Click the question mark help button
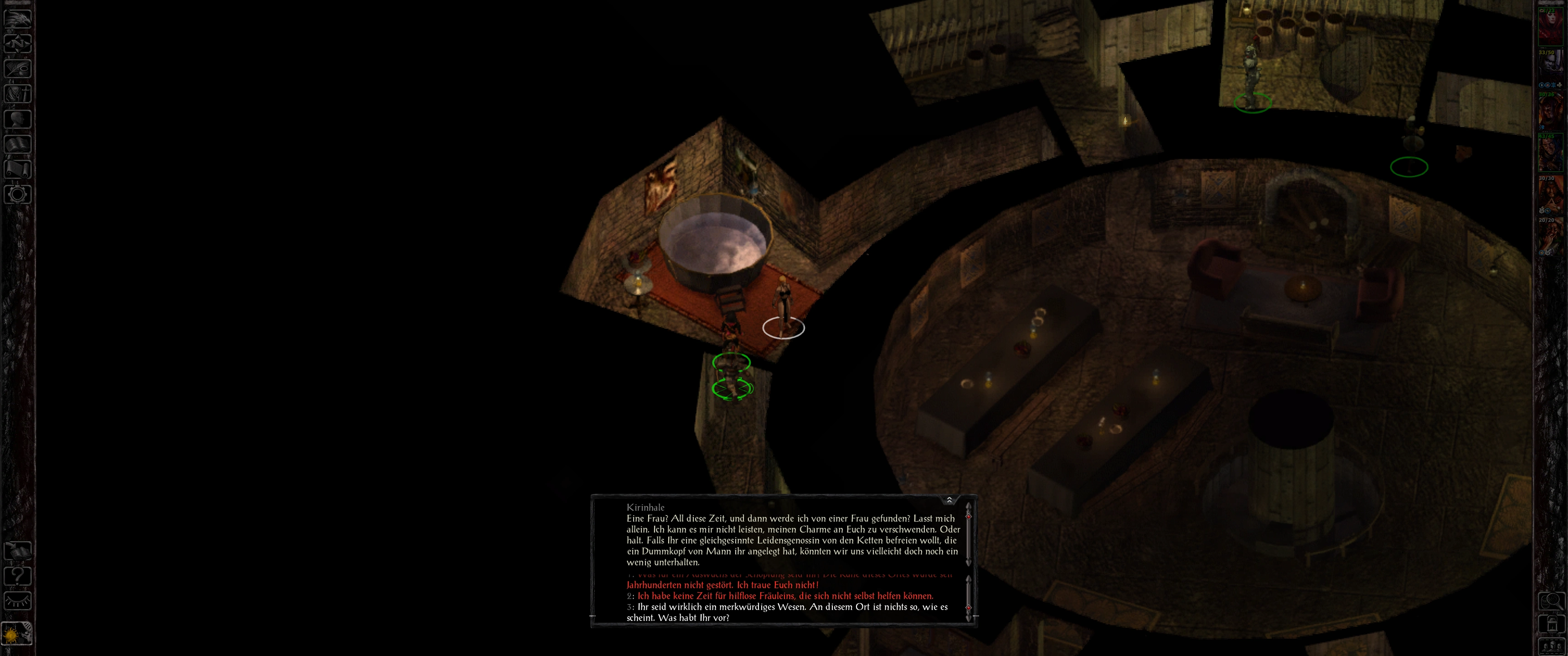Viewport: 1568px width, 656px height. coord(18,576)
